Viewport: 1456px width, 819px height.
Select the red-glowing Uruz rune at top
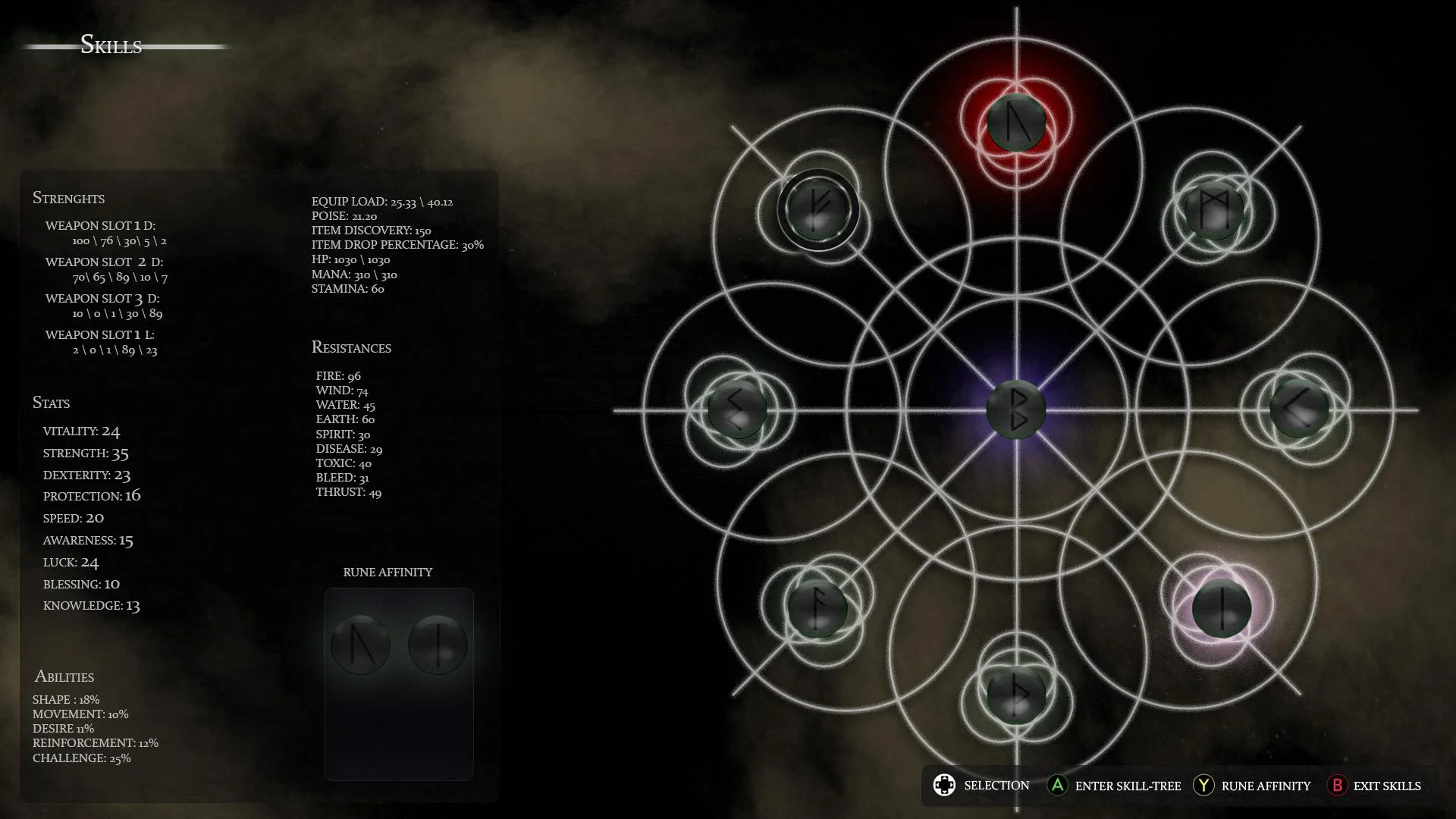pos(1016,121)
